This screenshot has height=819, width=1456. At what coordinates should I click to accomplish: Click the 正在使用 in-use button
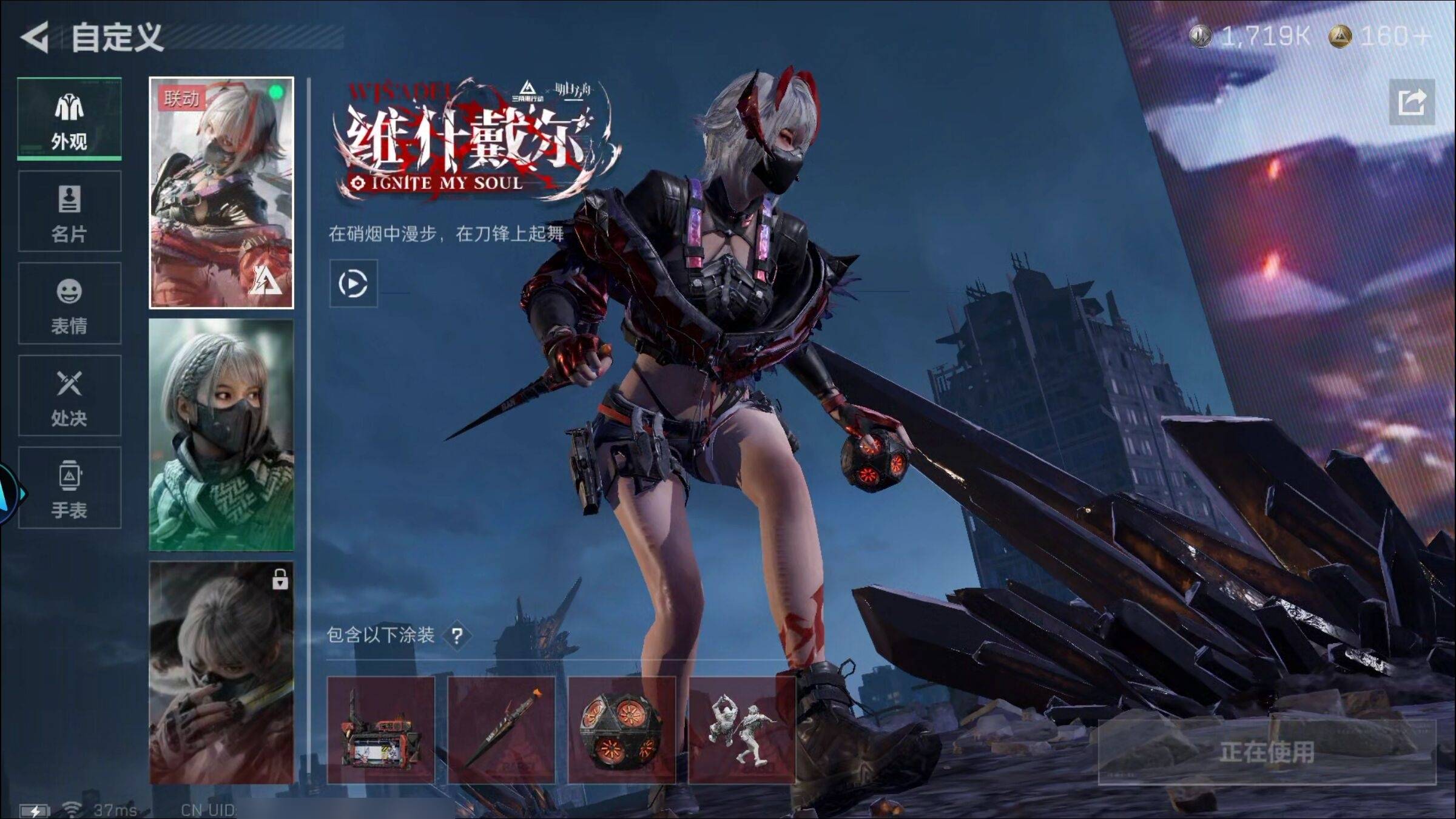(x=1267, y=752)
